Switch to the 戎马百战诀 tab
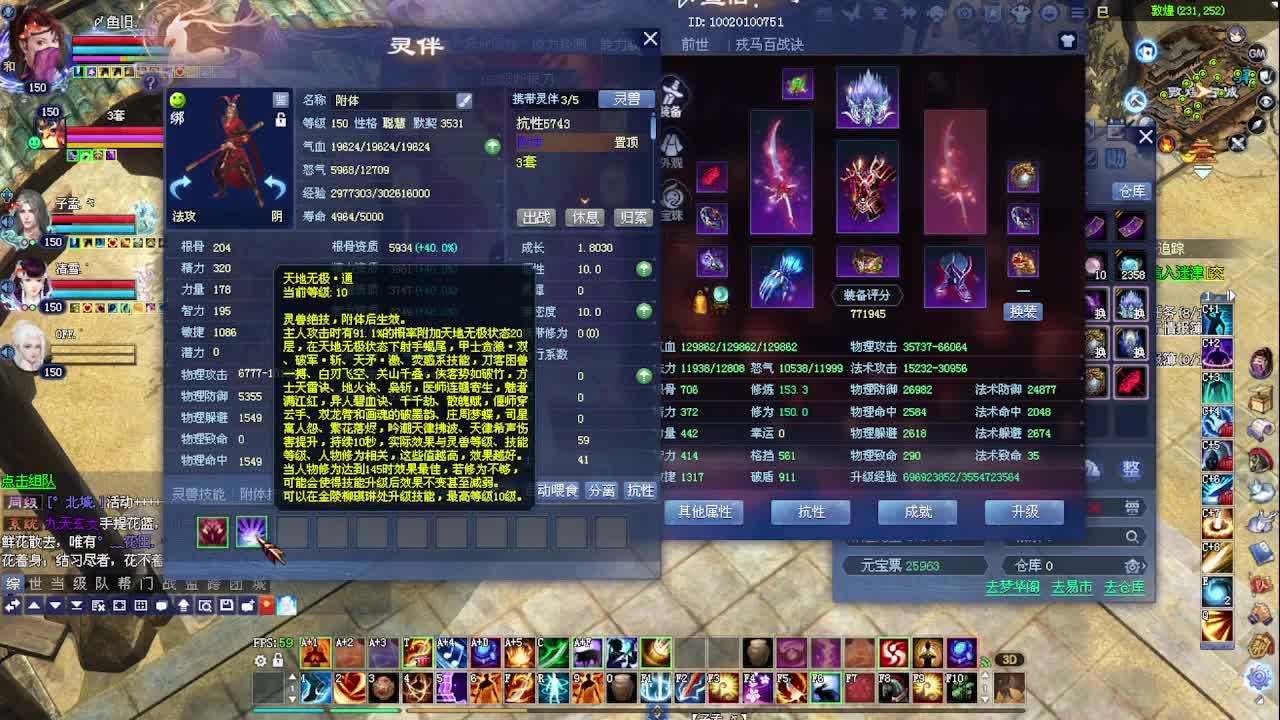The height and width of the screenshot is (720, 1280). point(770,45)
